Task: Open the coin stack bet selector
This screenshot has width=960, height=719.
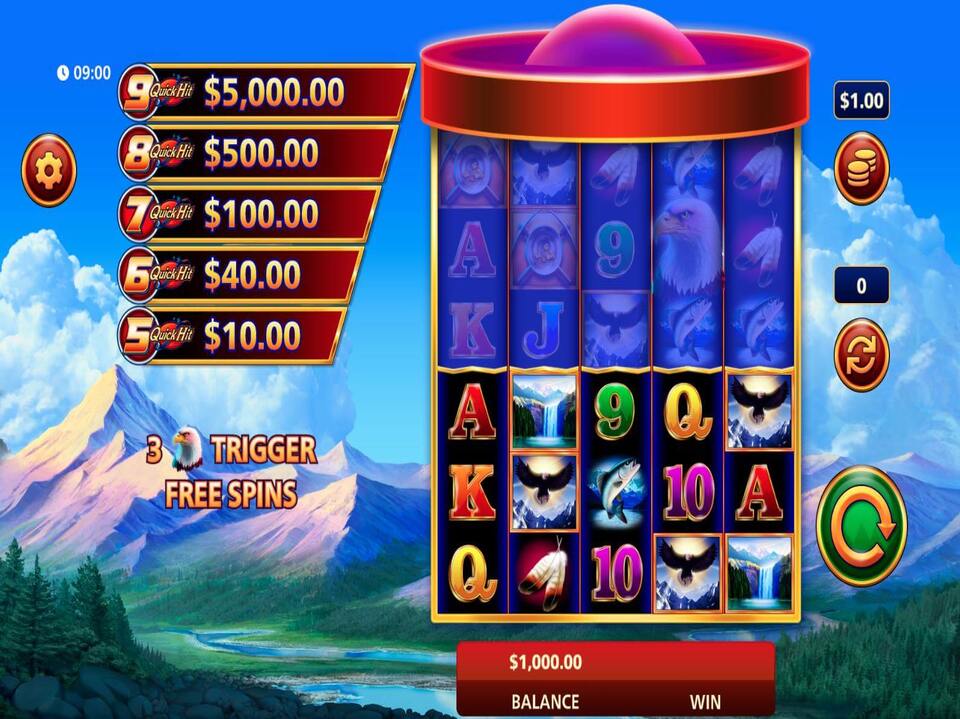Action: tap(861, 168)
